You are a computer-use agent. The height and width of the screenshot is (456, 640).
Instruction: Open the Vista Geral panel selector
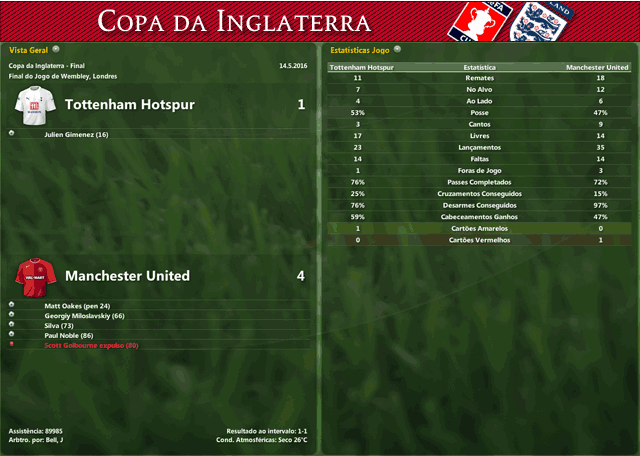[x=56, y=48]
